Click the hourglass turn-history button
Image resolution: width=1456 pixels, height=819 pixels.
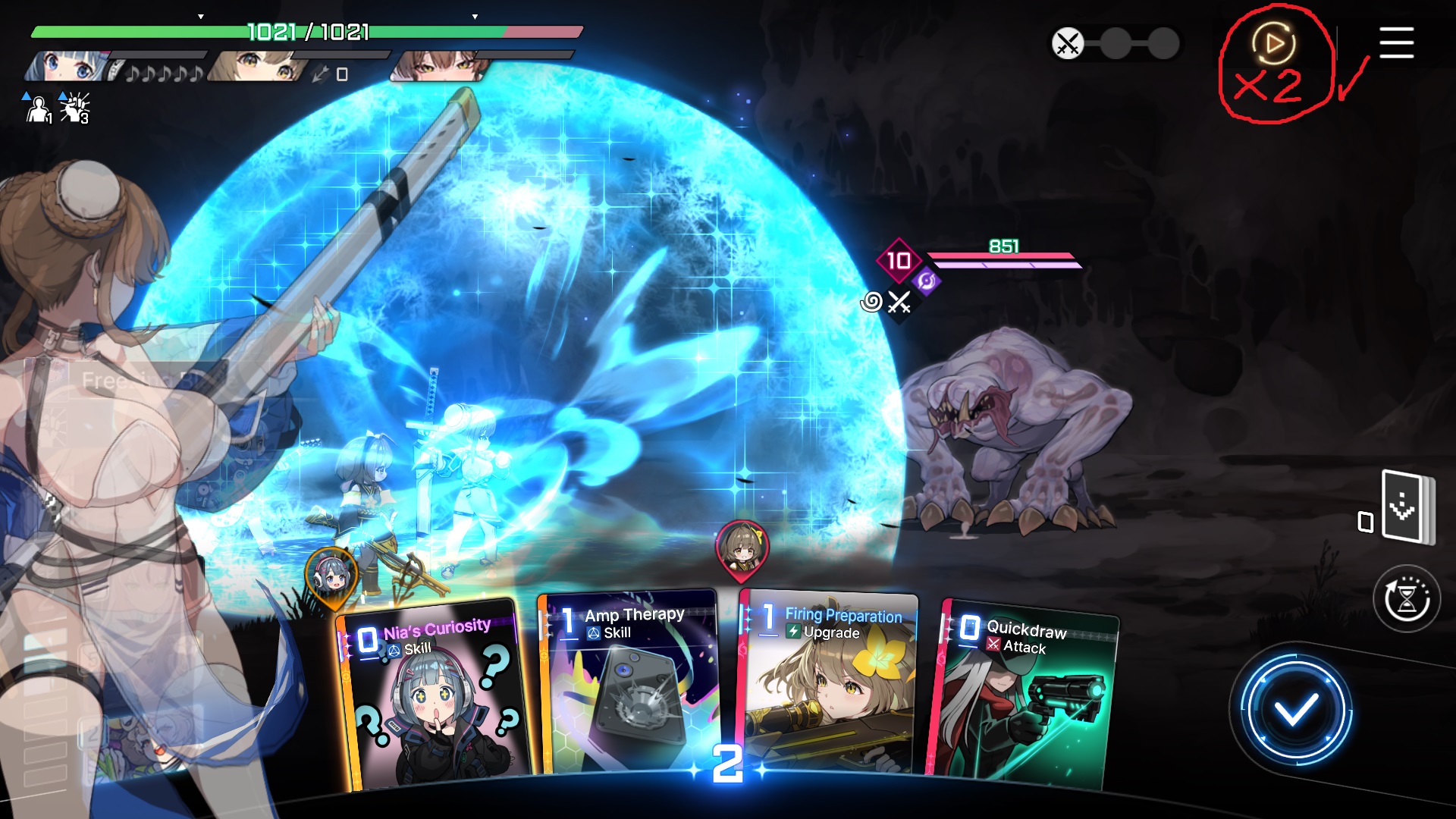click(1407, 599)
